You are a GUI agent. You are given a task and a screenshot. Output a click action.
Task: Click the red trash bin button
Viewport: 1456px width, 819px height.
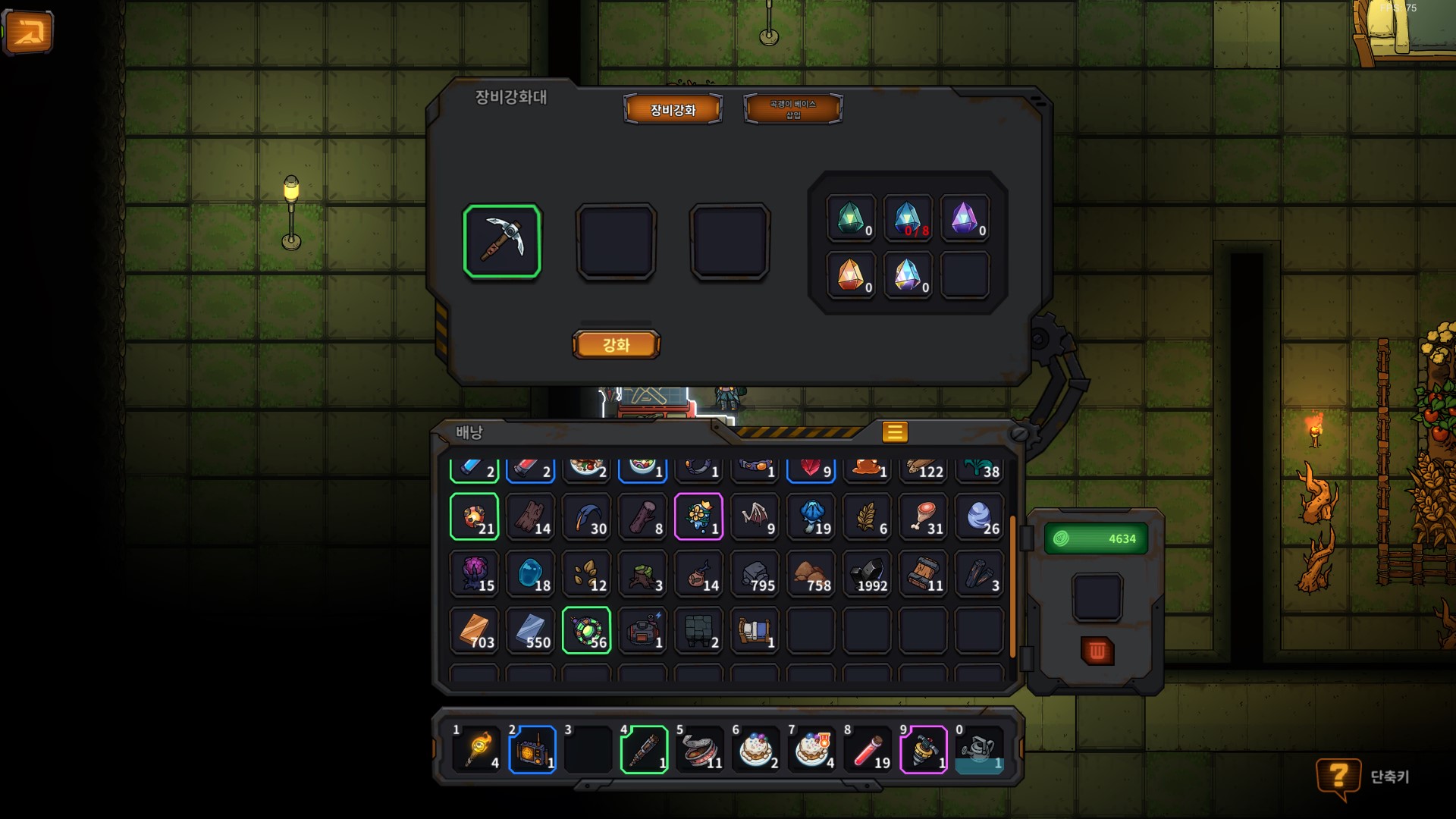click(x=1097, y=651)
